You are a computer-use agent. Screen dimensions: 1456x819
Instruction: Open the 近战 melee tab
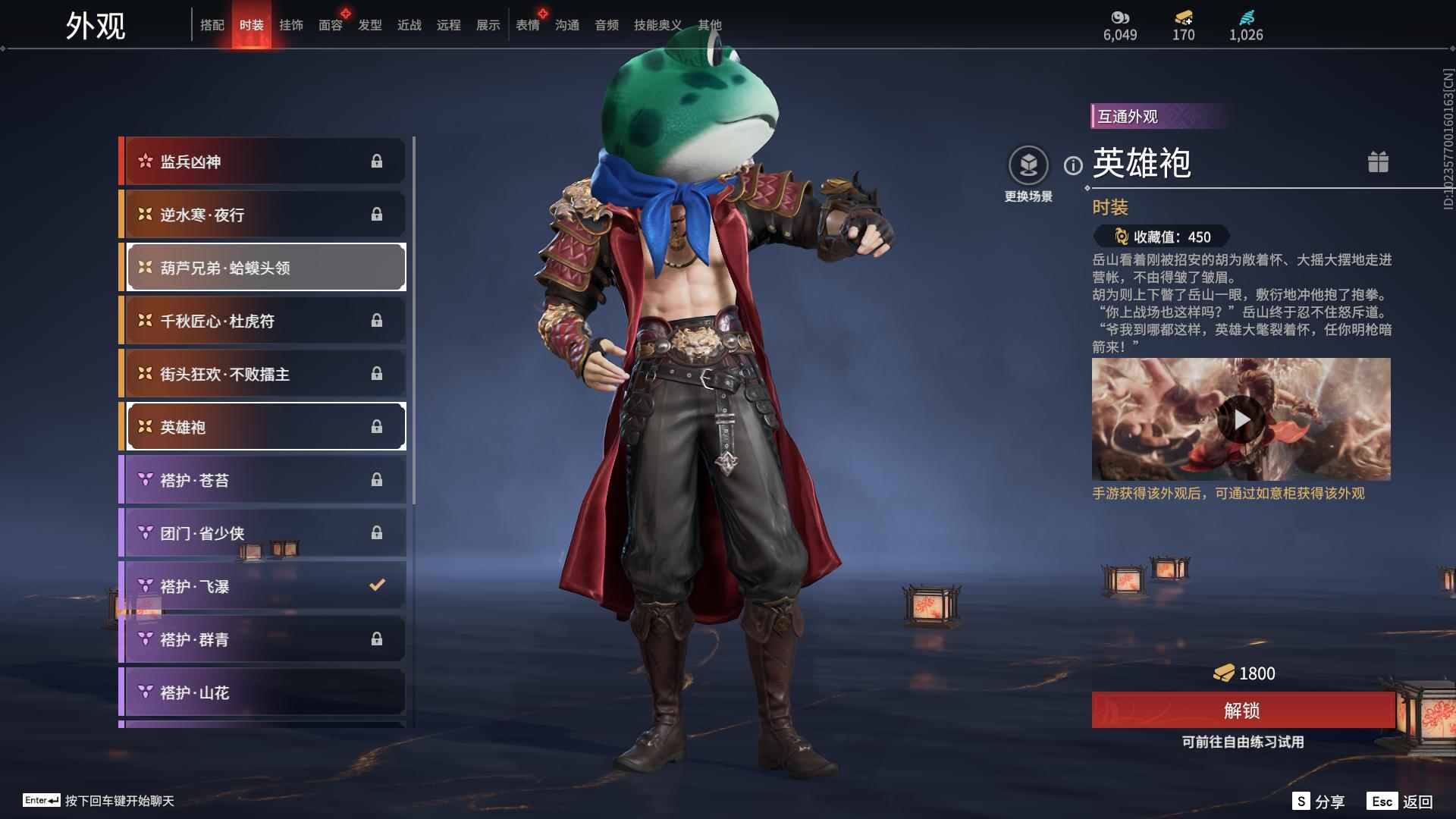click(x=409, y=25)
